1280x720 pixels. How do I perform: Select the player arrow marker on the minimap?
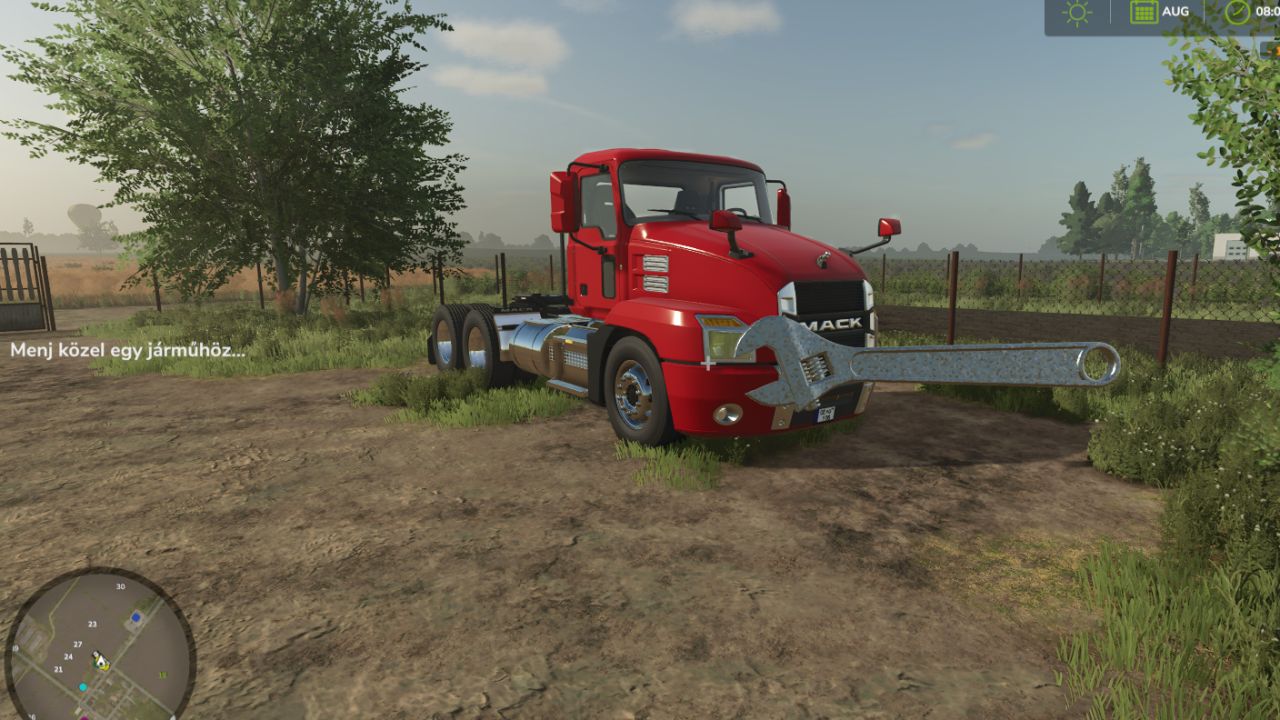pos(101,662)
